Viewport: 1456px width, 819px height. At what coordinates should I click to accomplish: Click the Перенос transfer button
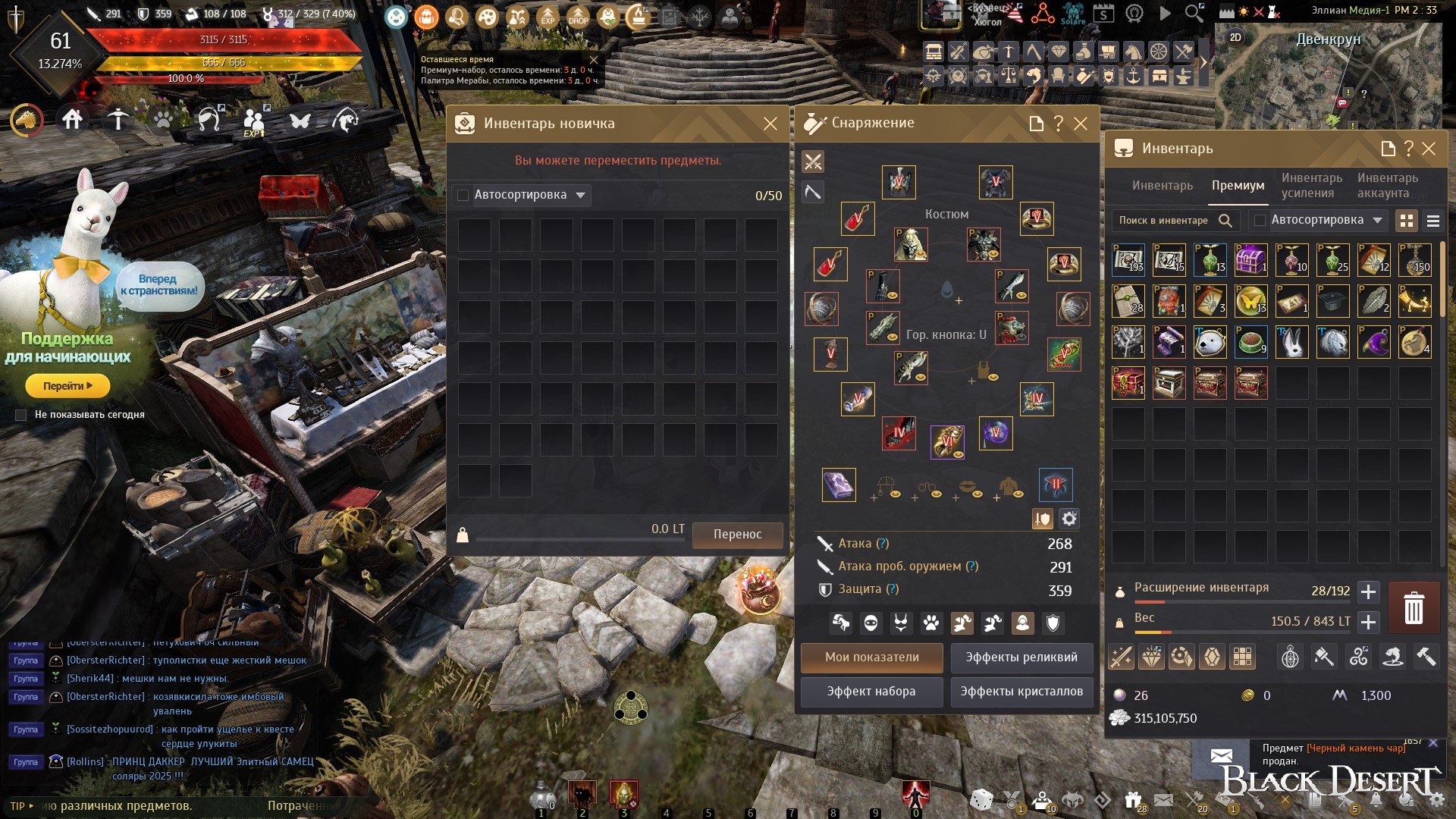click(x=737, y=534)
